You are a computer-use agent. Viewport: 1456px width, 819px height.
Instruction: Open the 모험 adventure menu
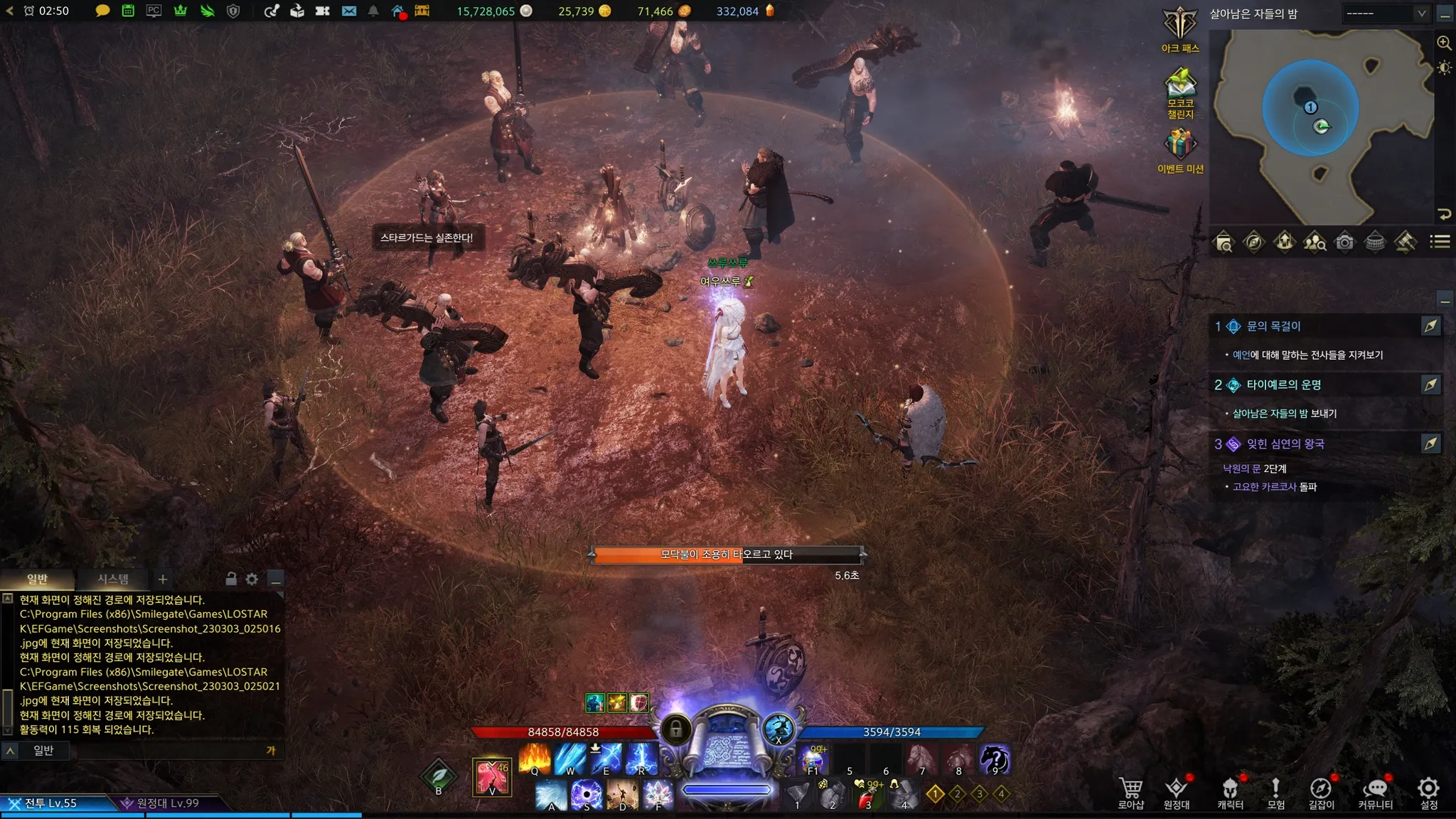tap(1275, 791)
